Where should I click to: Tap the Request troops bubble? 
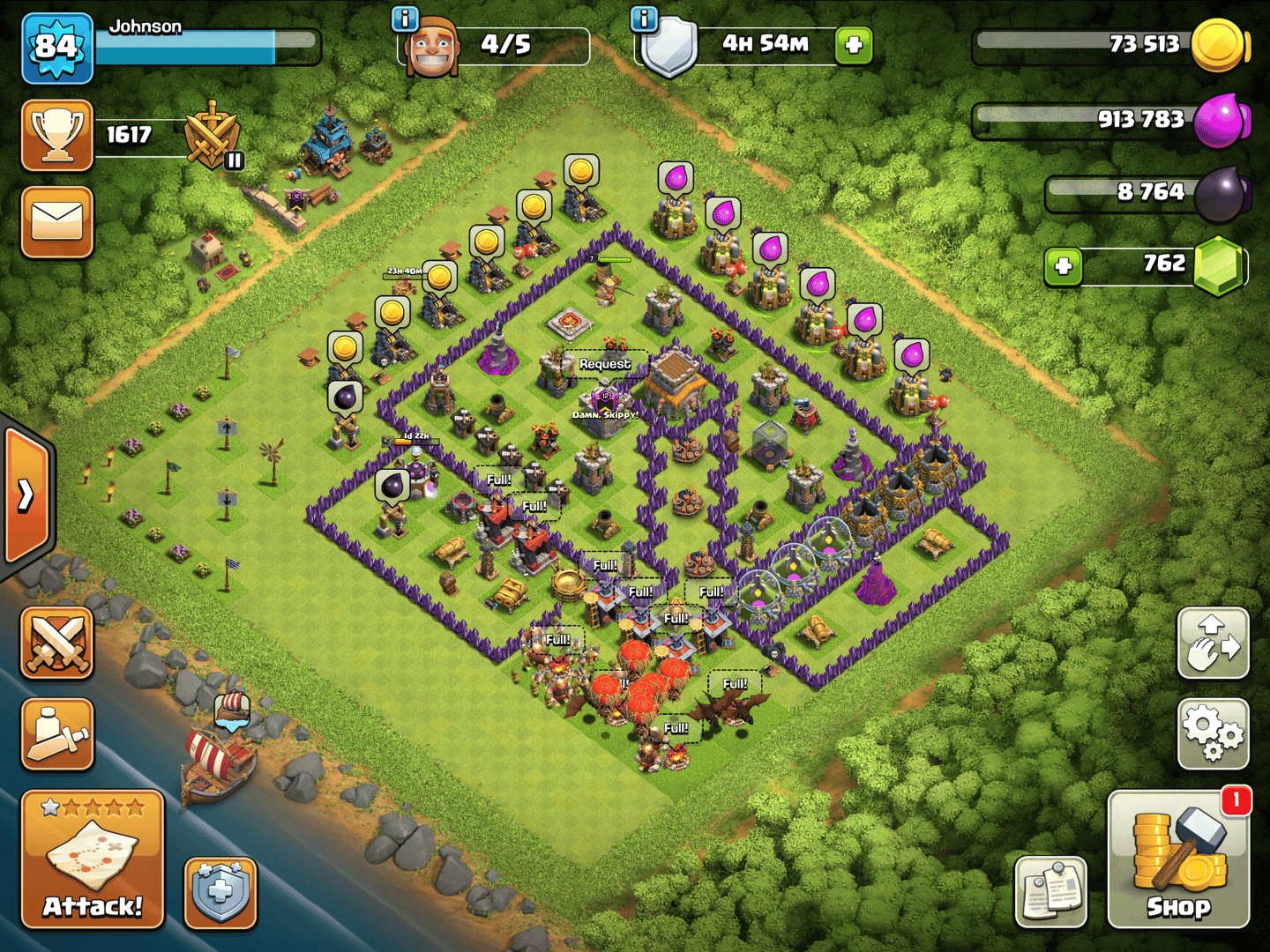605,364
